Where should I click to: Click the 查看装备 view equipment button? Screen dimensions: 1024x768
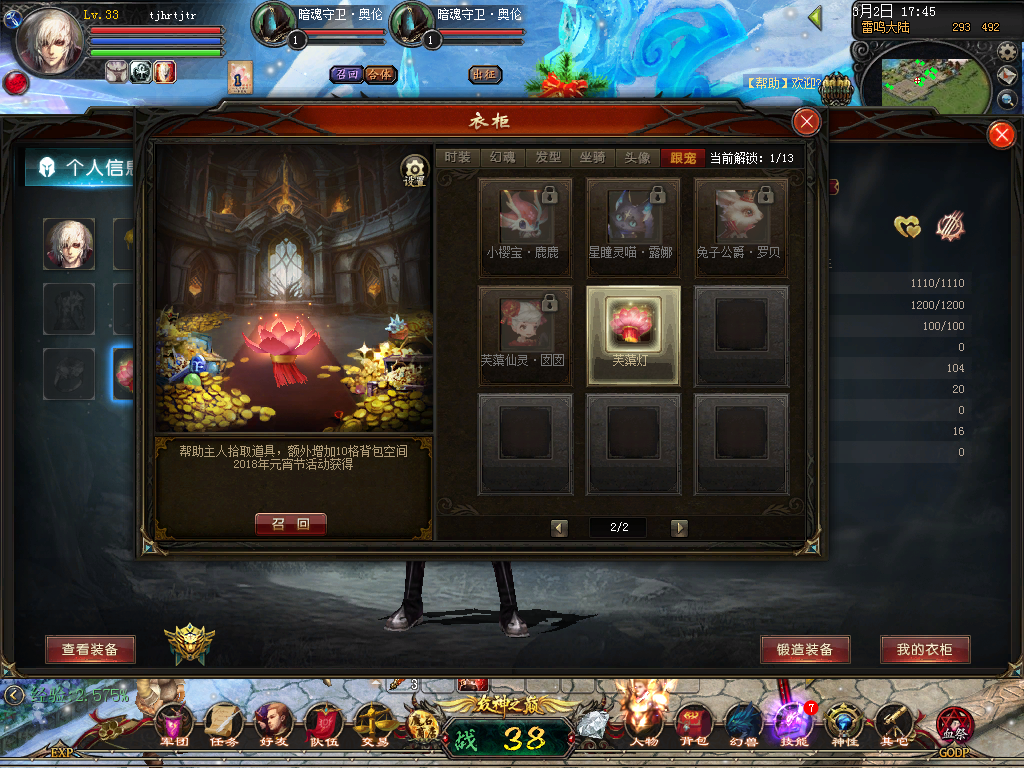(90, 650)
